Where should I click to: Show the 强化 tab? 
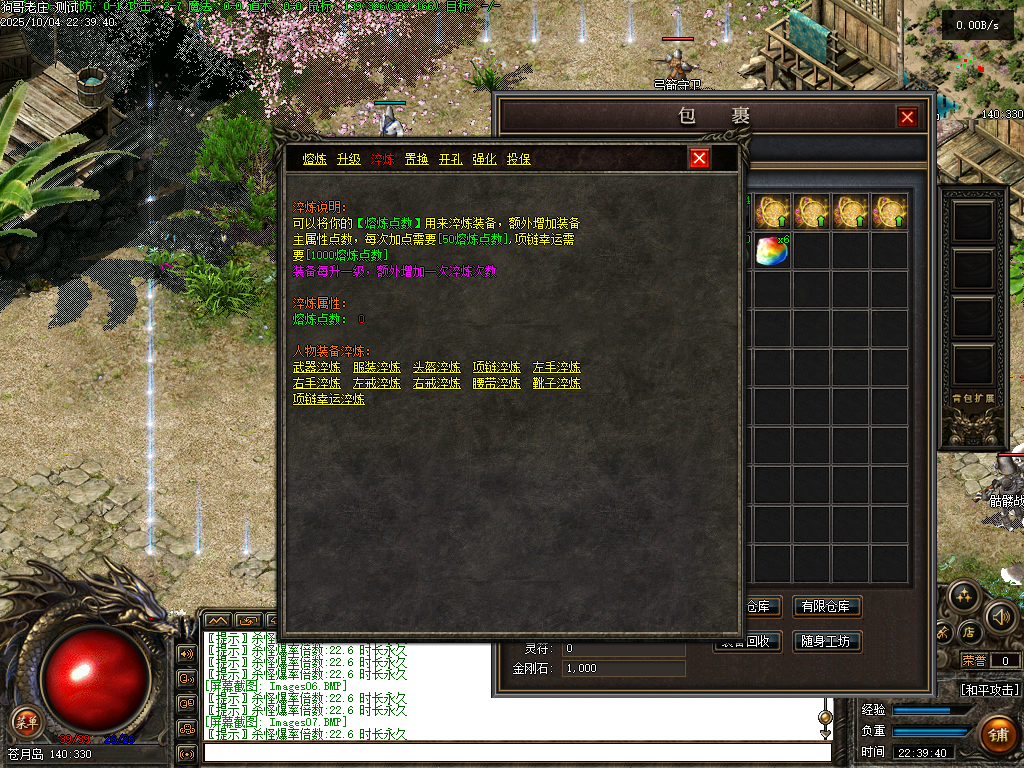point(484,159)
